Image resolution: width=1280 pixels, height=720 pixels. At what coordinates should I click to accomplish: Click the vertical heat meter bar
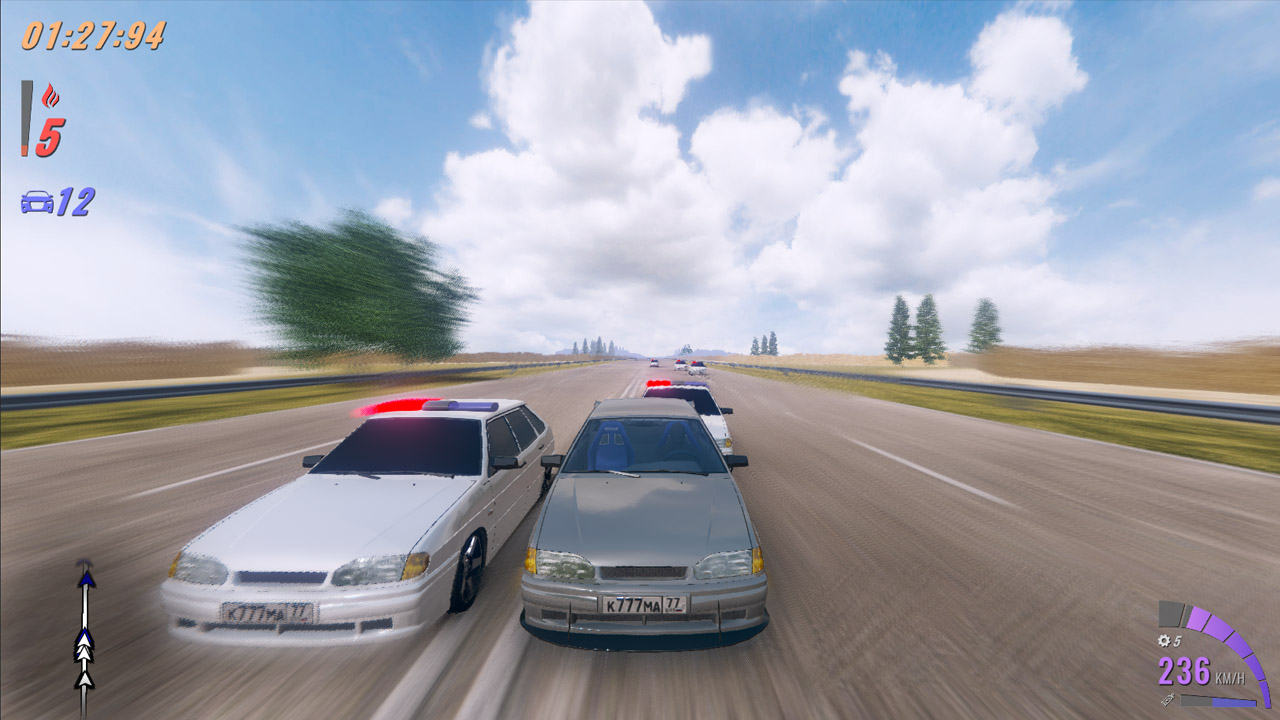tap(24, 118)
